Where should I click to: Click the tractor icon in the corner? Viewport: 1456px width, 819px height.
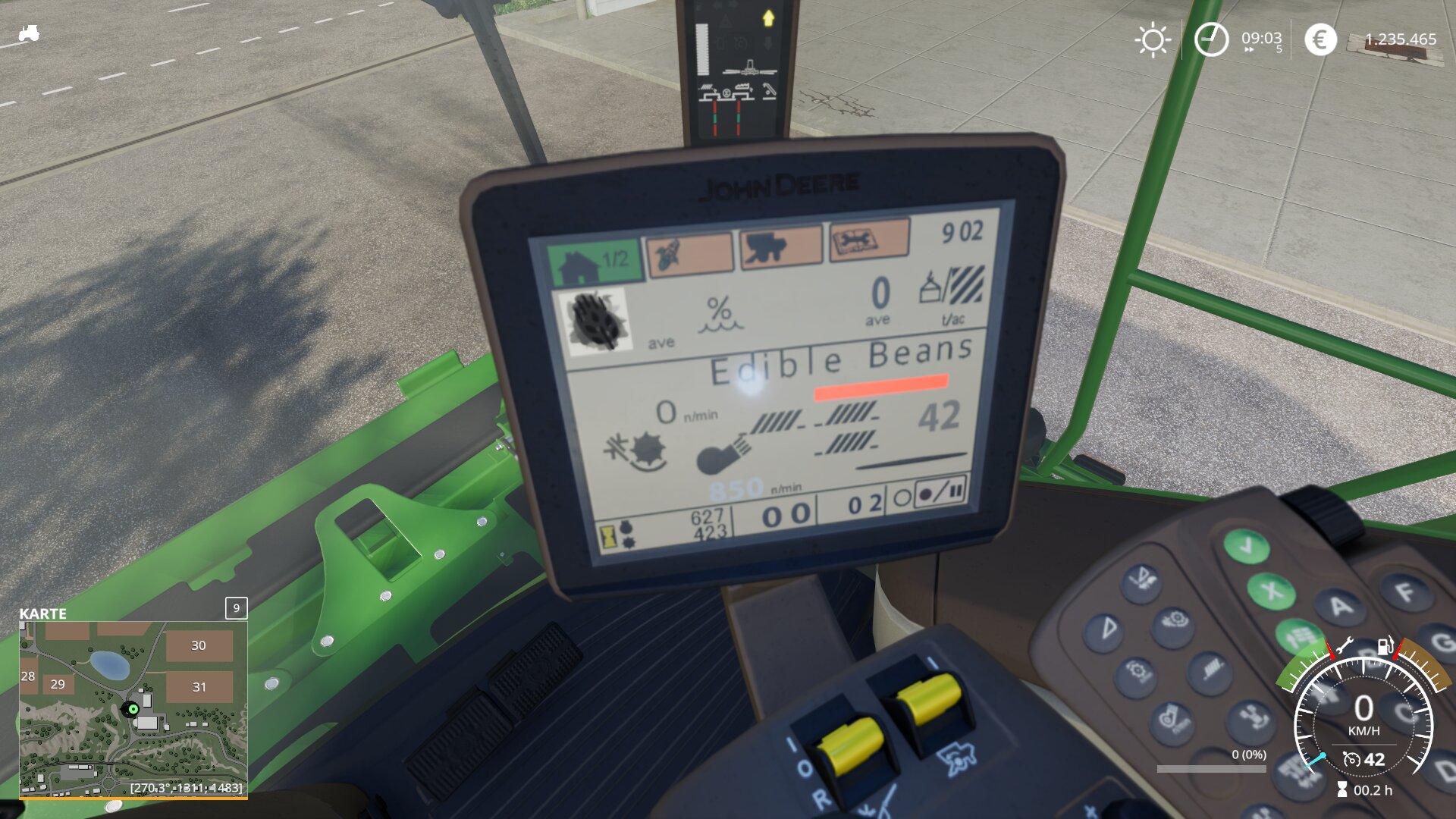coord(29,33)
